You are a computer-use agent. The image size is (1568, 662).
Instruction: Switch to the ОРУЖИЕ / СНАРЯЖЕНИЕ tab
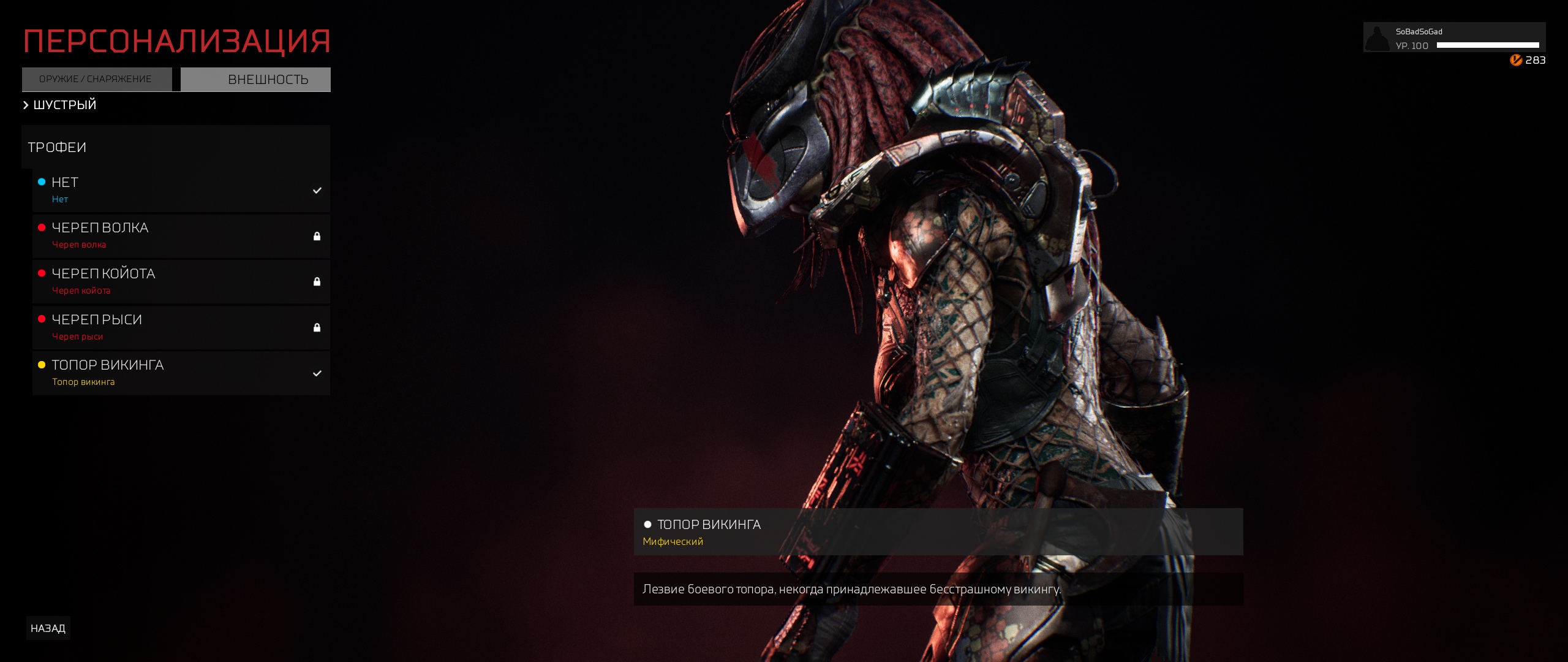(96, 79)
